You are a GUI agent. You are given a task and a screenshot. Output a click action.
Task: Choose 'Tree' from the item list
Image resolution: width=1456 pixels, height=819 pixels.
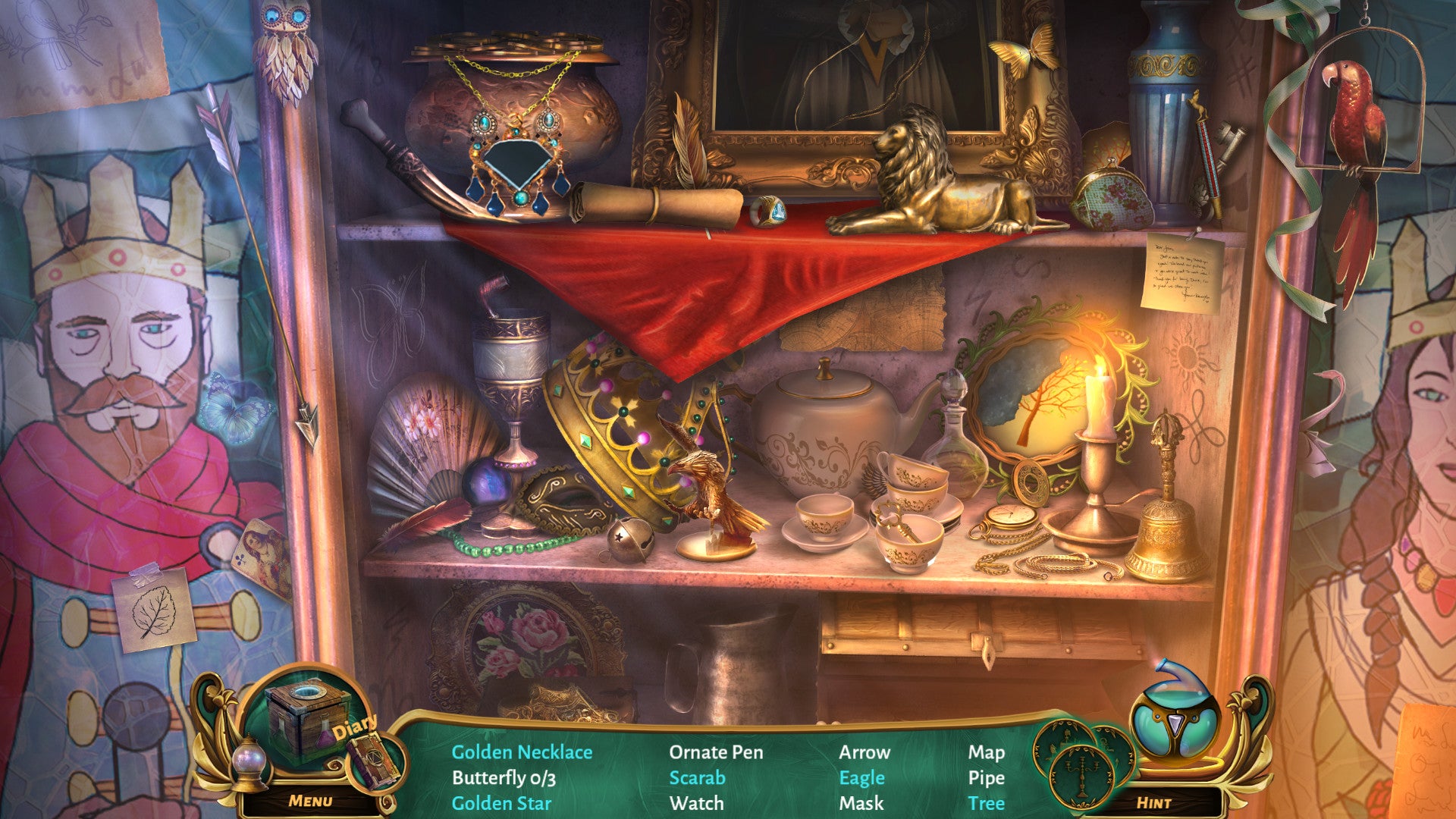tap(986, 803)
